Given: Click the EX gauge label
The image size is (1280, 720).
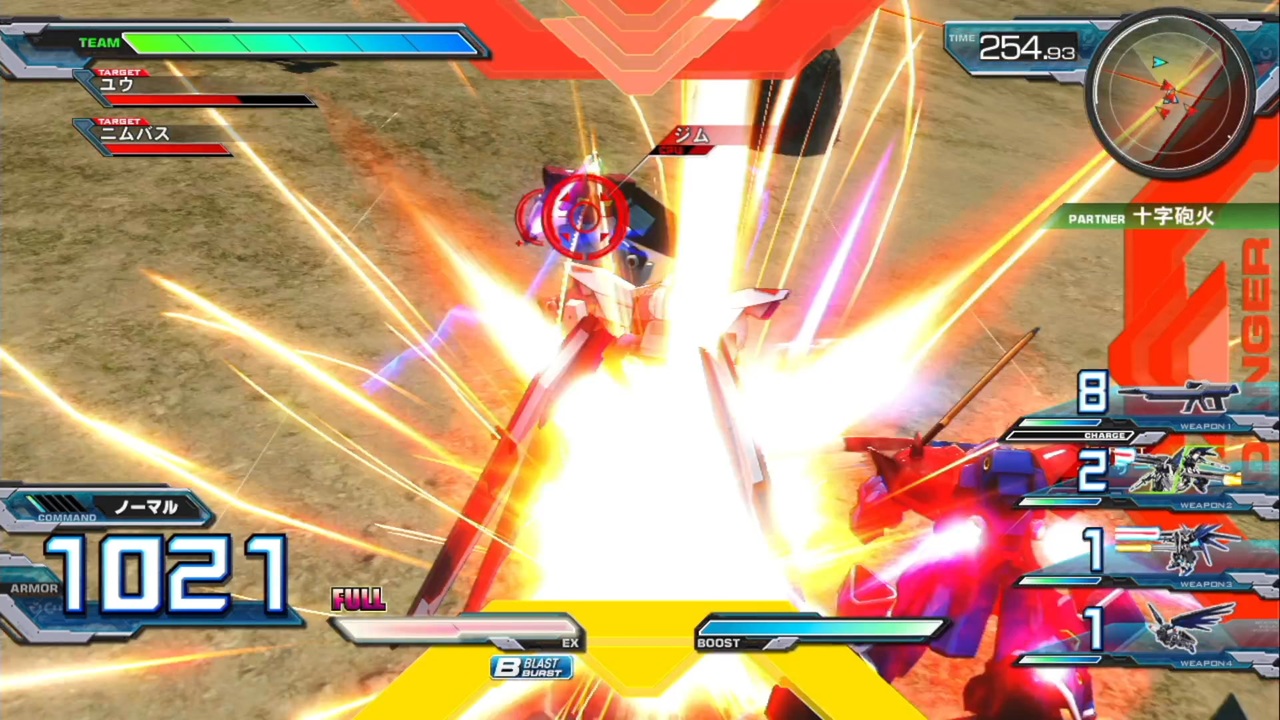Looking at the screenshot, I should point(570,643).
